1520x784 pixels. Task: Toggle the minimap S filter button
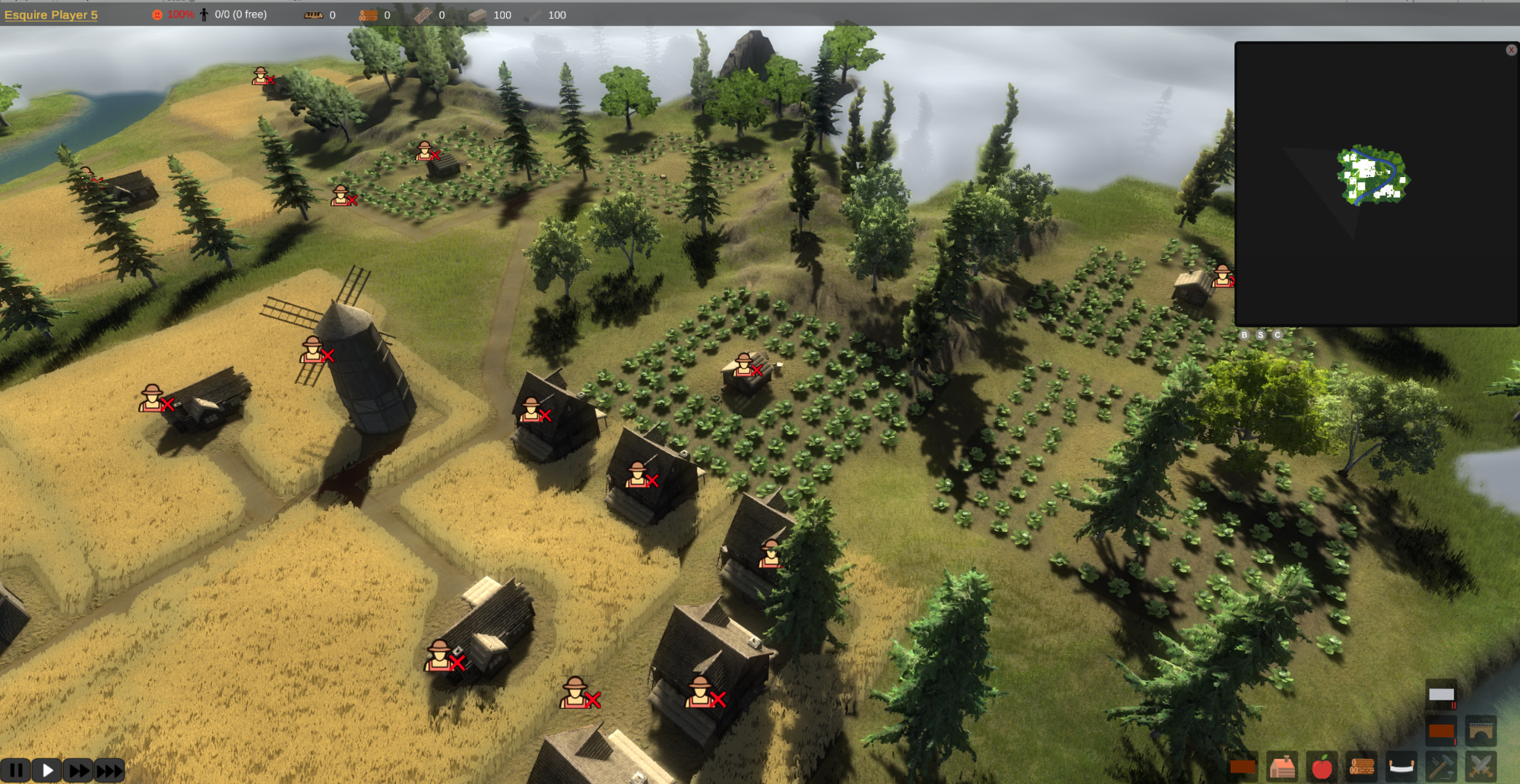click(1261, 335)
